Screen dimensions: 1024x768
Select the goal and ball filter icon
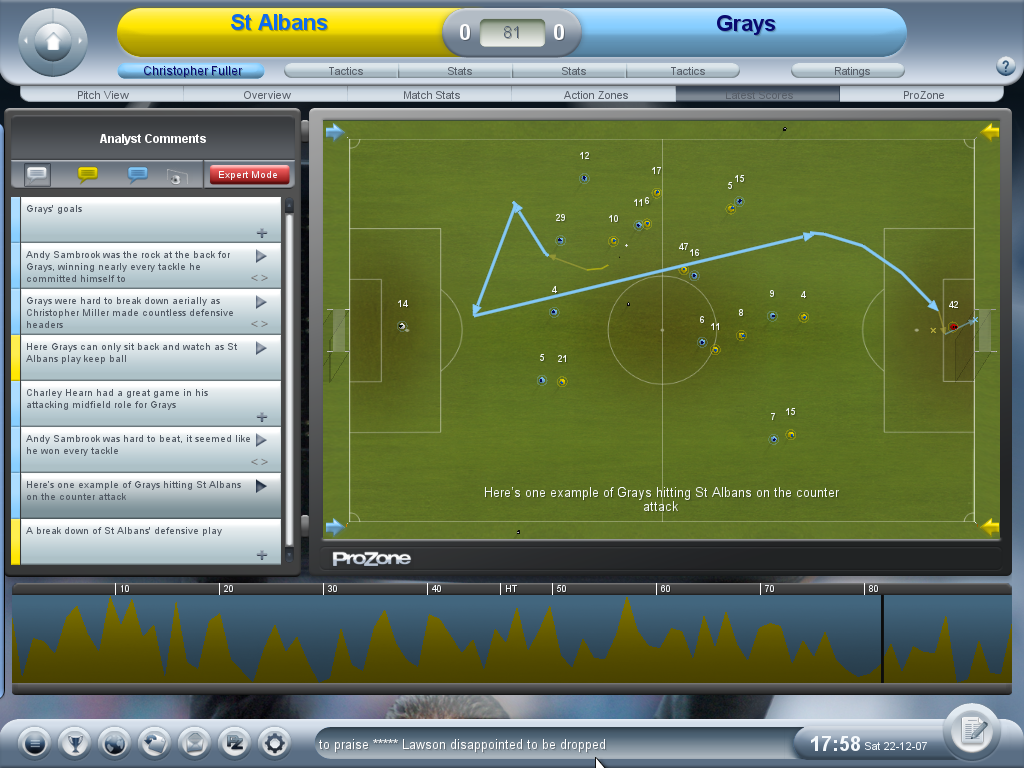point(177,176)
